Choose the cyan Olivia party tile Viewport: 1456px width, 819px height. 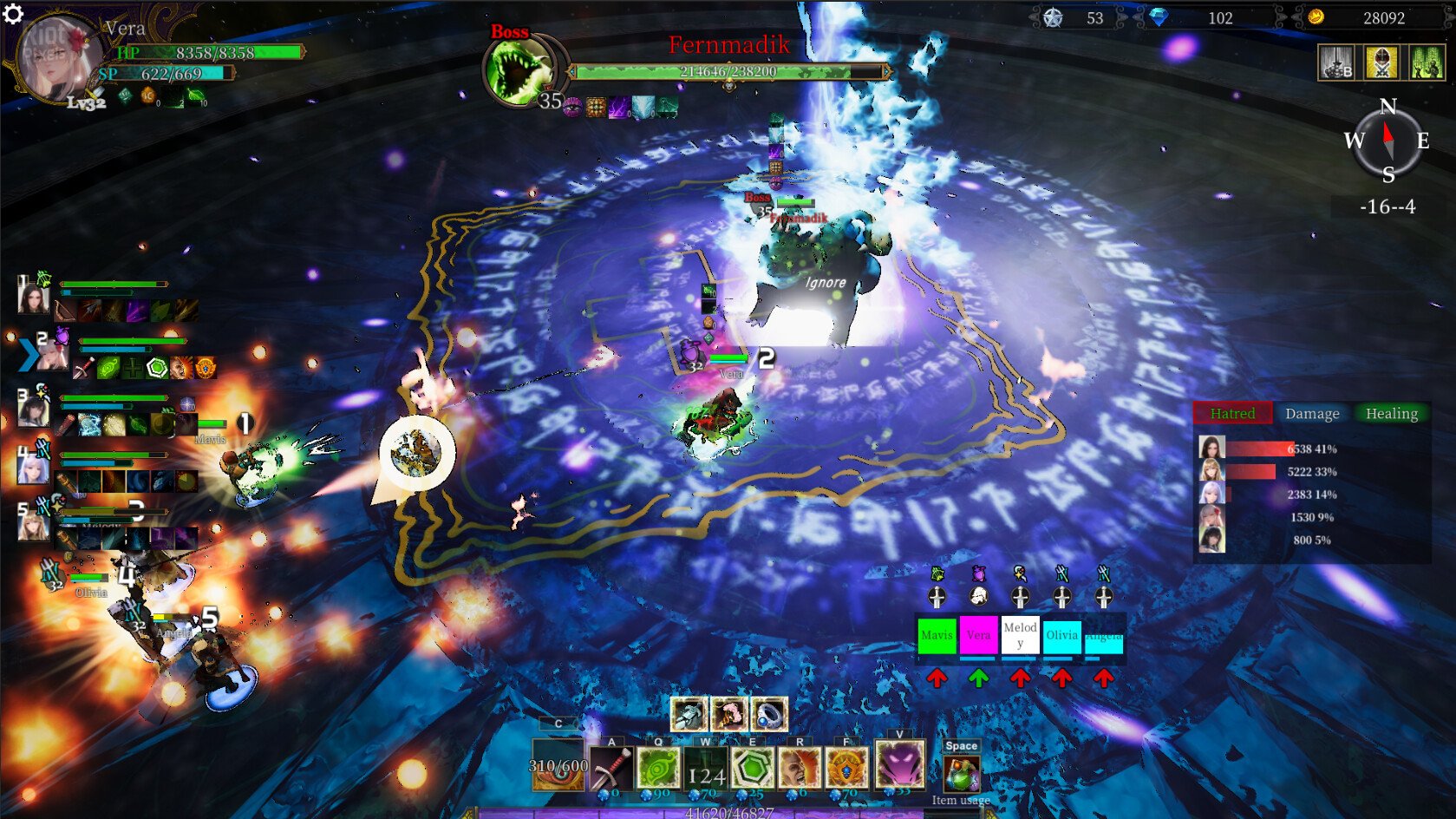pos(1061,635)
